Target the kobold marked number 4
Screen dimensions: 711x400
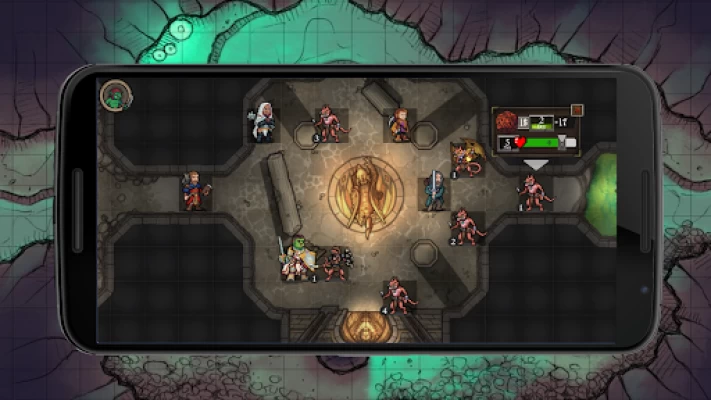point(396,296)
